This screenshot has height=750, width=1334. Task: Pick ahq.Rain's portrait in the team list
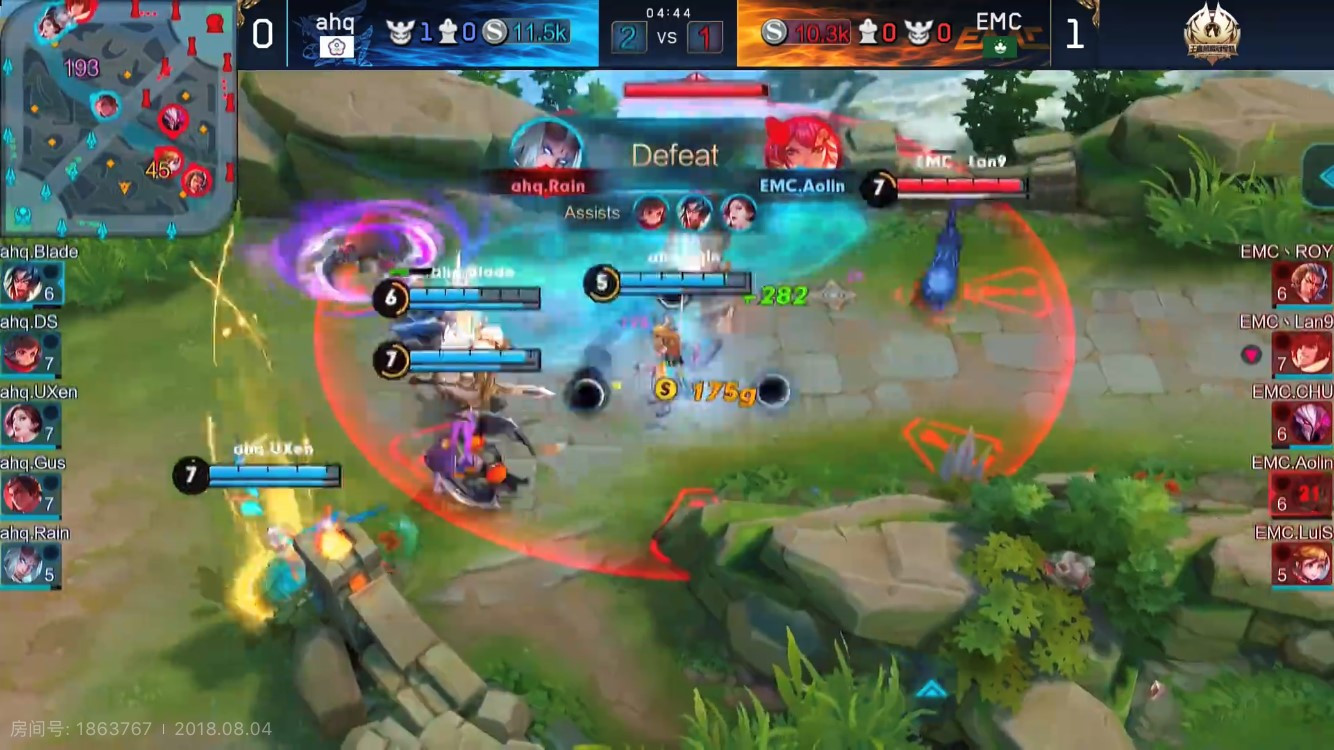[x=22, y=564]
